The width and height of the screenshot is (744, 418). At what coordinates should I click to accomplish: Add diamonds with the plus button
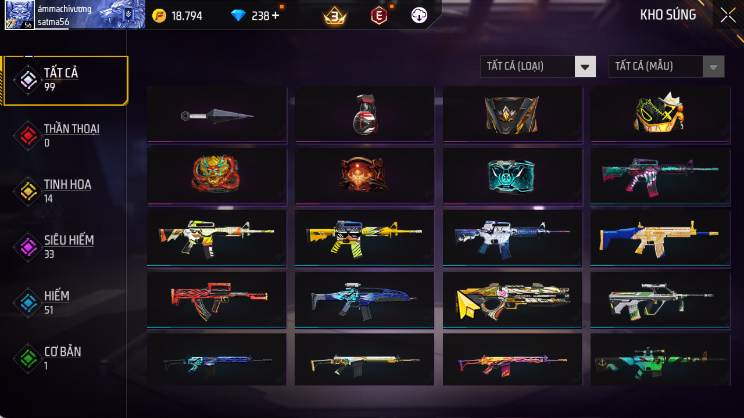click(x=275, y=16)
